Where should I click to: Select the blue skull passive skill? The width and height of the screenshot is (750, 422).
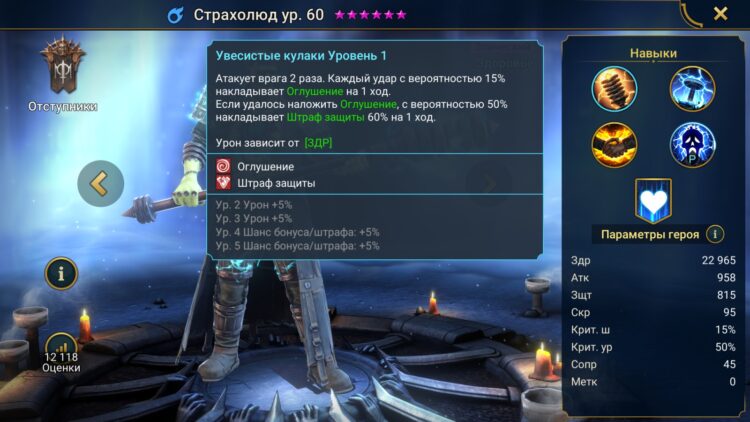692,145
